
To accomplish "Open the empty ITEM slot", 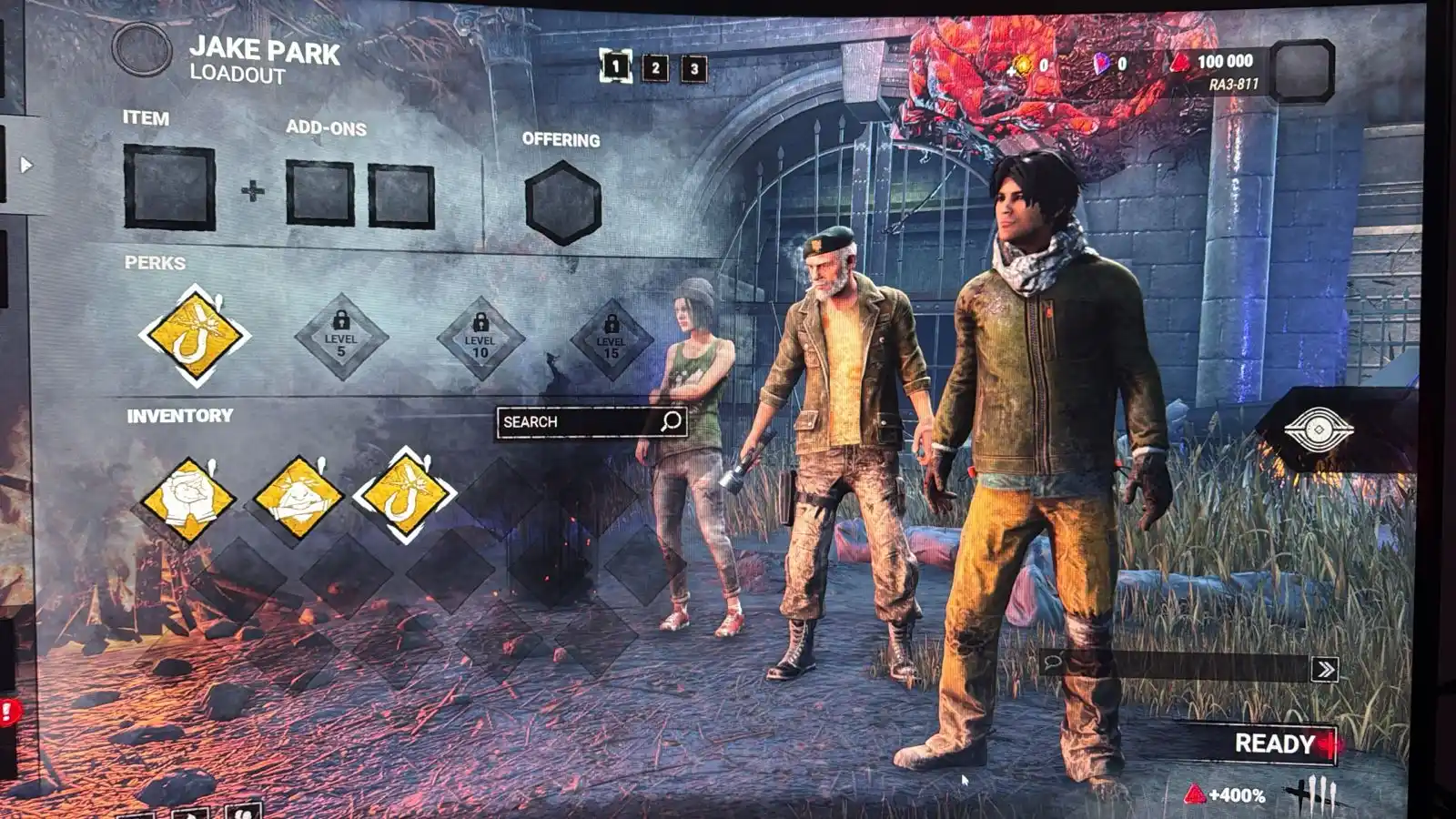I will coord(169,187).
